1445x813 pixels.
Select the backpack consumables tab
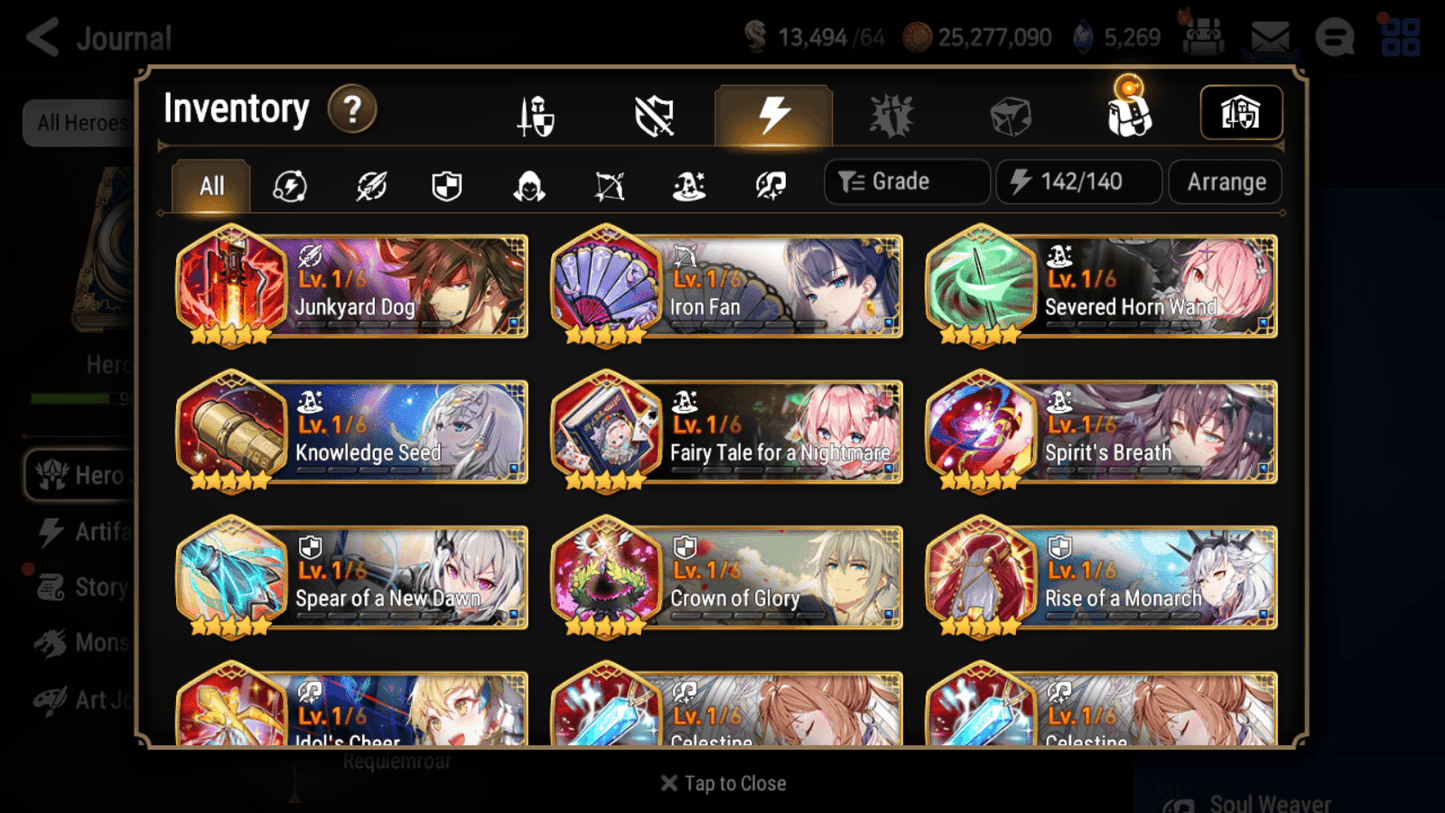click(1129, 114)
